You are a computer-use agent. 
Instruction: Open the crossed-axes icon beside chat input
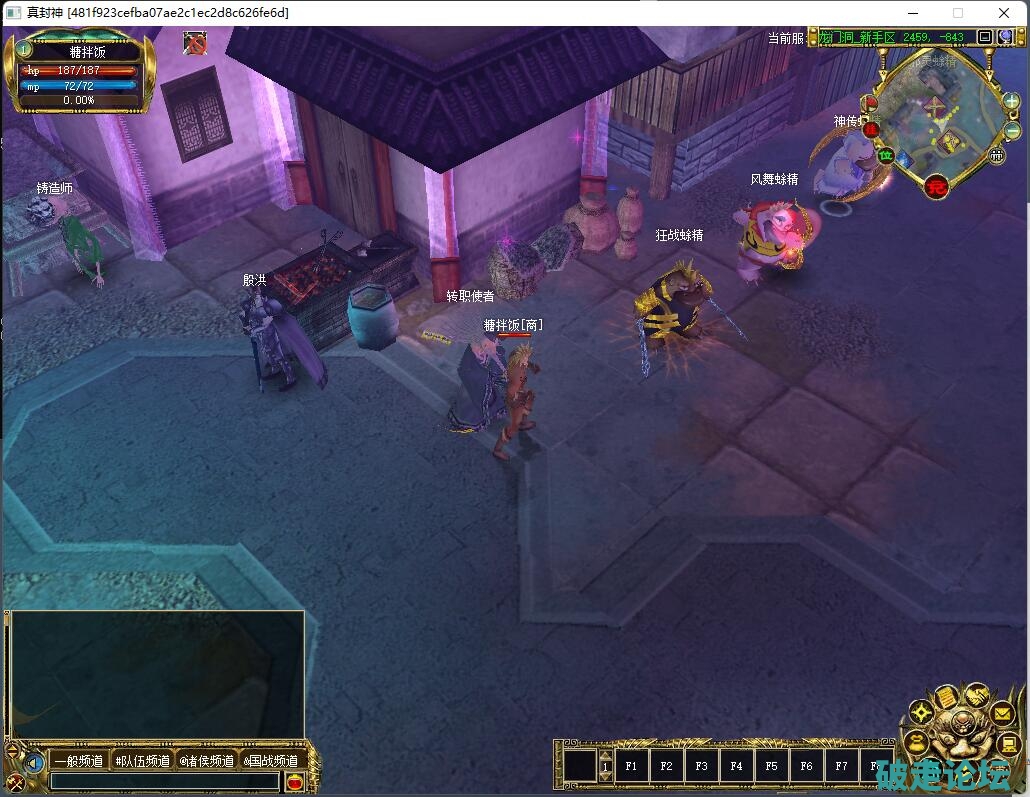click(x=16, y=782)
